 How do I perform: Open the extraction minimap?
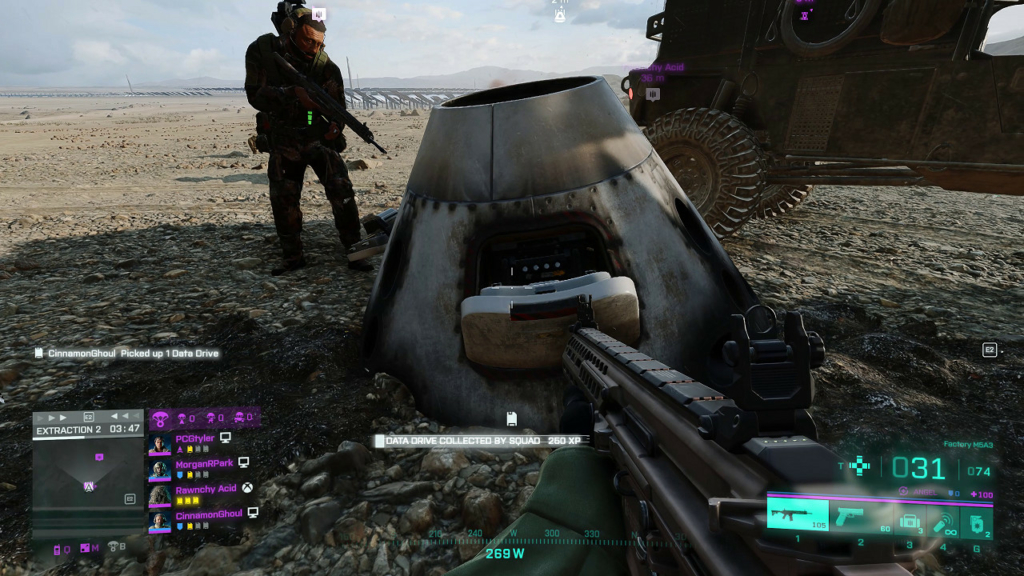88,481
